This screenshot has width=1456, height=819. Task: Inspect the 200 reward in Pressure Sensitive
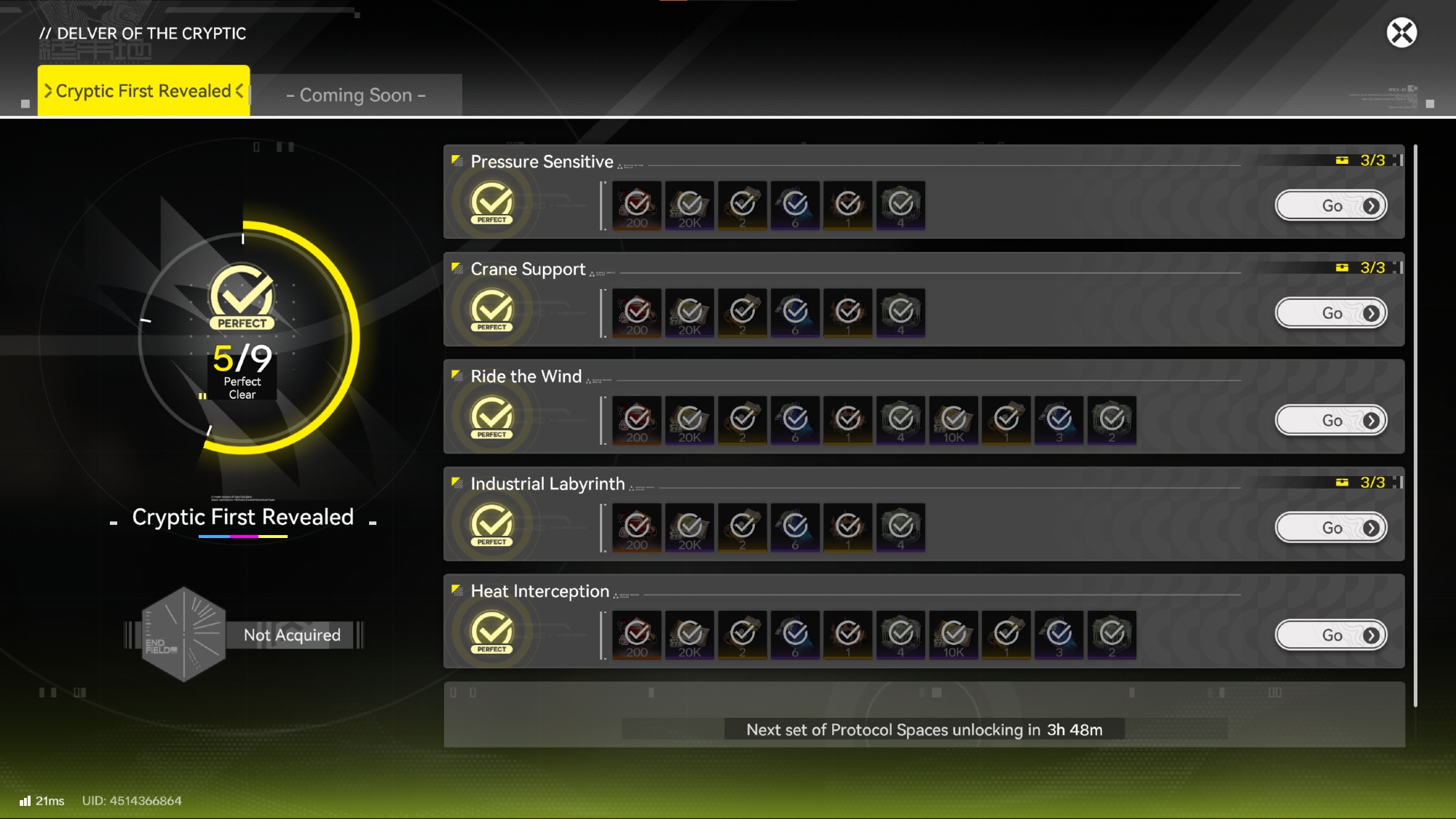click(x=637, y=206)
